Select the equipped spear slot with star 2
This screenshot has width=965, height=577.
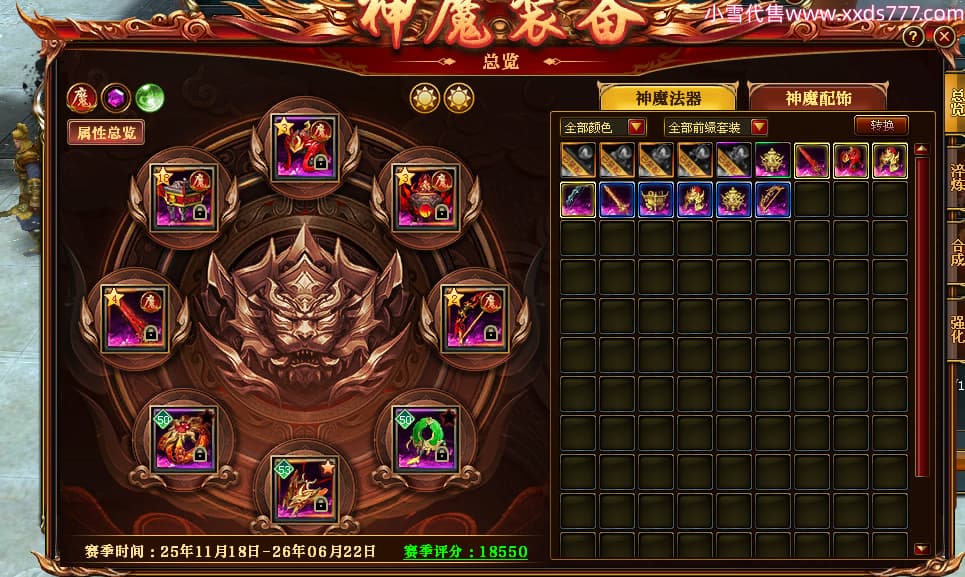point(473,318)
